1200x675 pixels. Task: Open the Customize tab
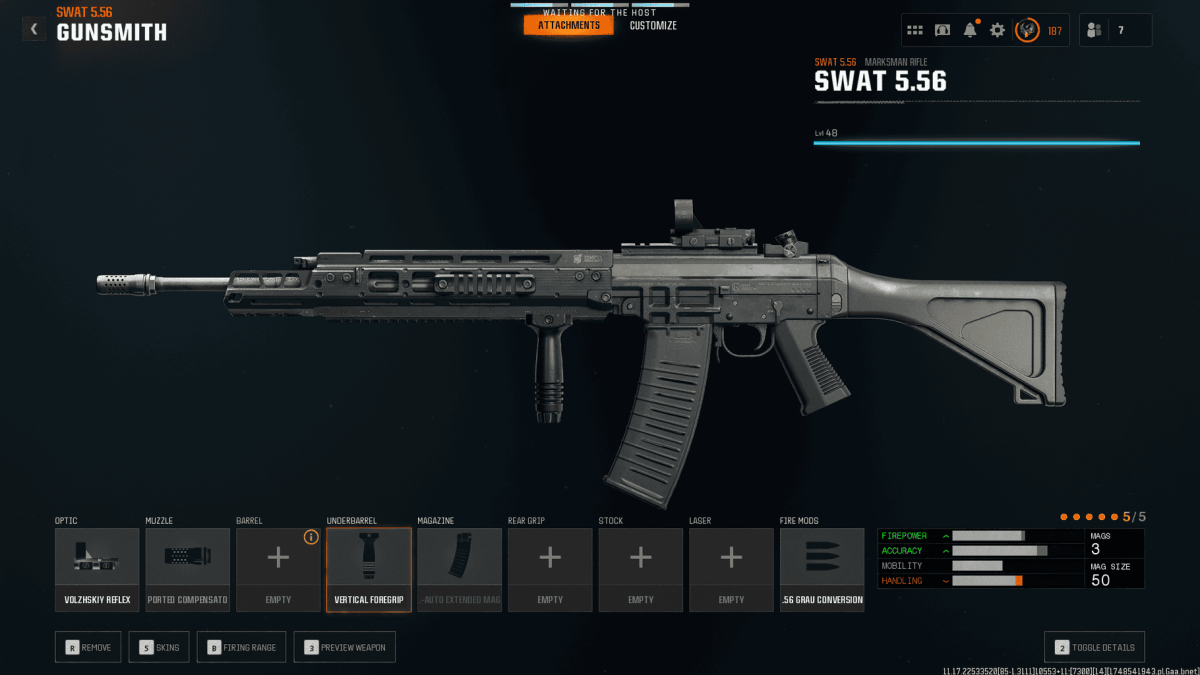point(653,25)
